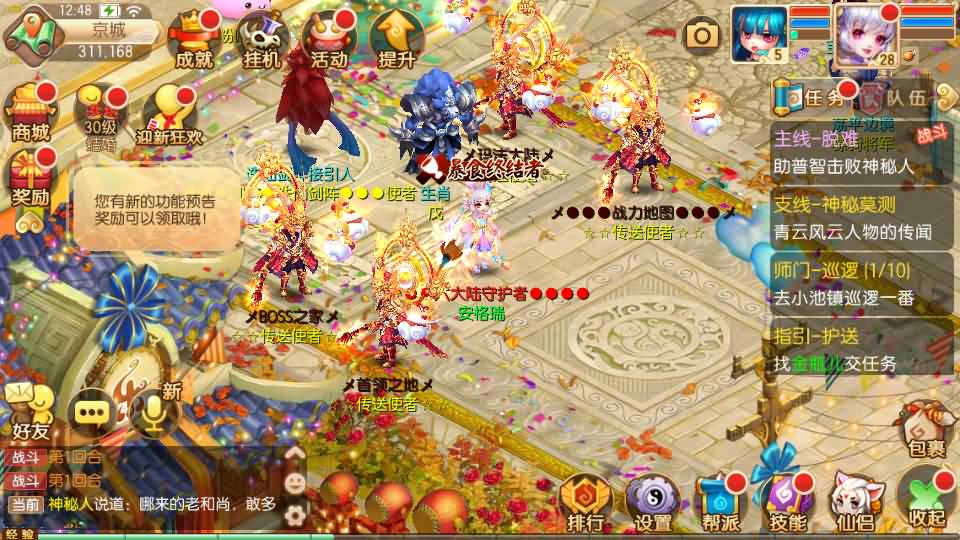The width and height of the screenshot is (960, 540).
Task: Open the 成就 achievements menu
Action: [x=194, y=42]
